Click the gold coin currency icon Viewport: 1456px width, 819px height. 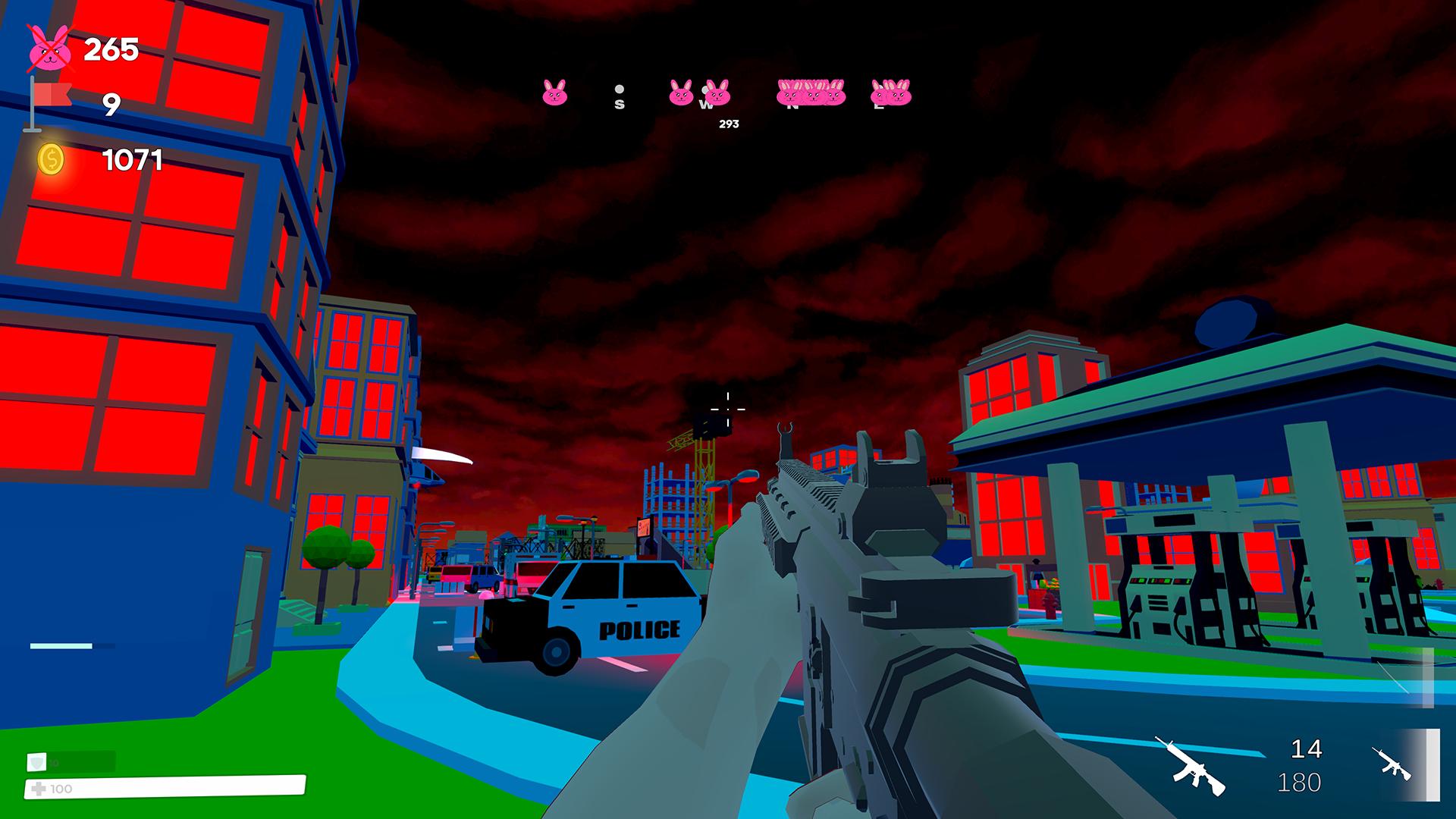pyautogui.click(x=50, y=159)
